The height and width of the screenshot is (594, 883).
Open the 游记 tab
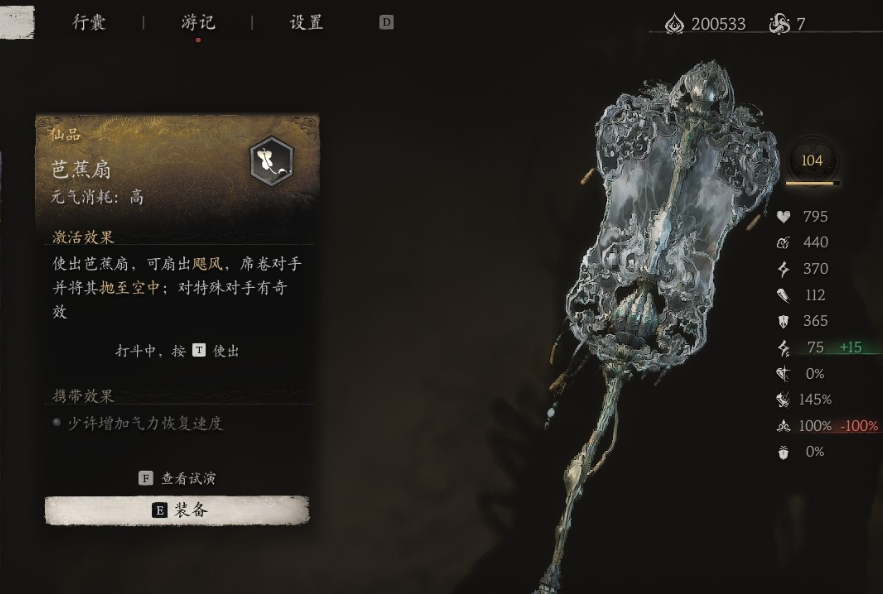tap(198, 22)
